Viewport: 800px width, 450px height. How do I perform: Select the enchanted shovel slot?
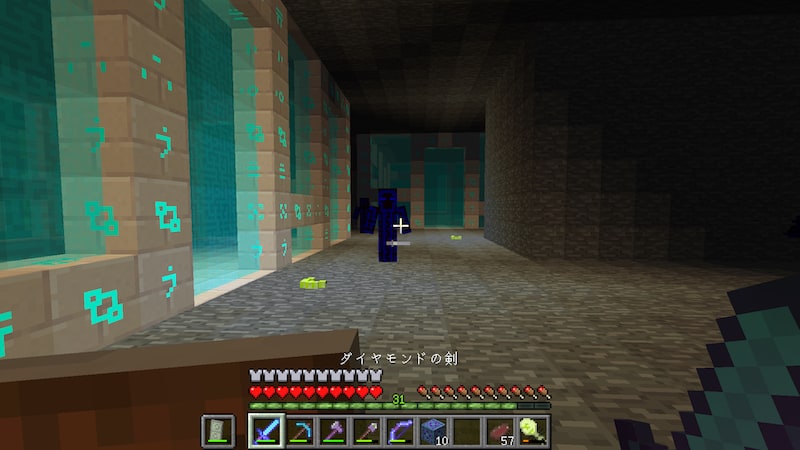coord(366,431)
